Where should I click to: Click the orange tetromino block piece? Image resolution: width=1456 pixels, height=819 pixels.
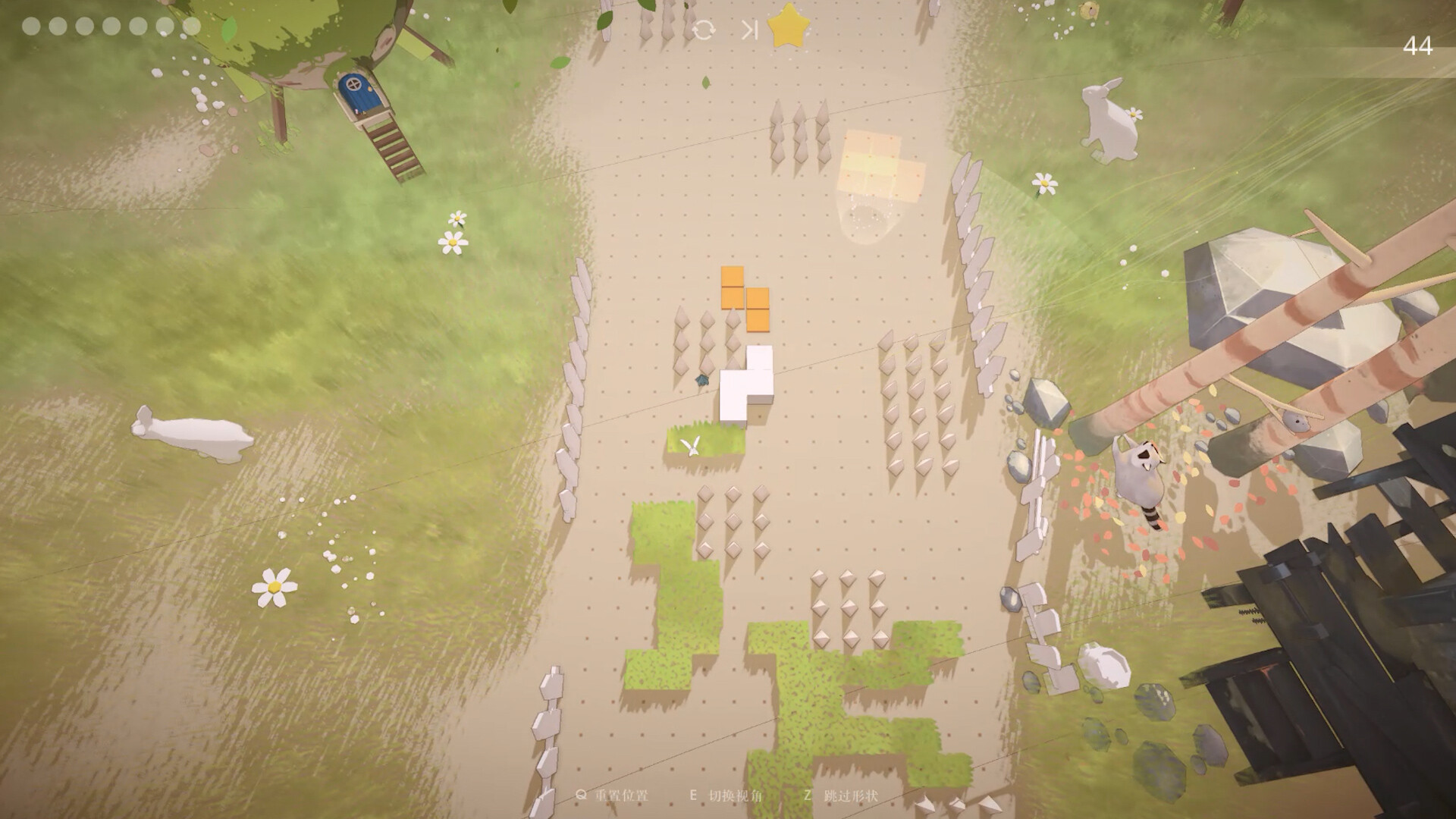(743, 297)
